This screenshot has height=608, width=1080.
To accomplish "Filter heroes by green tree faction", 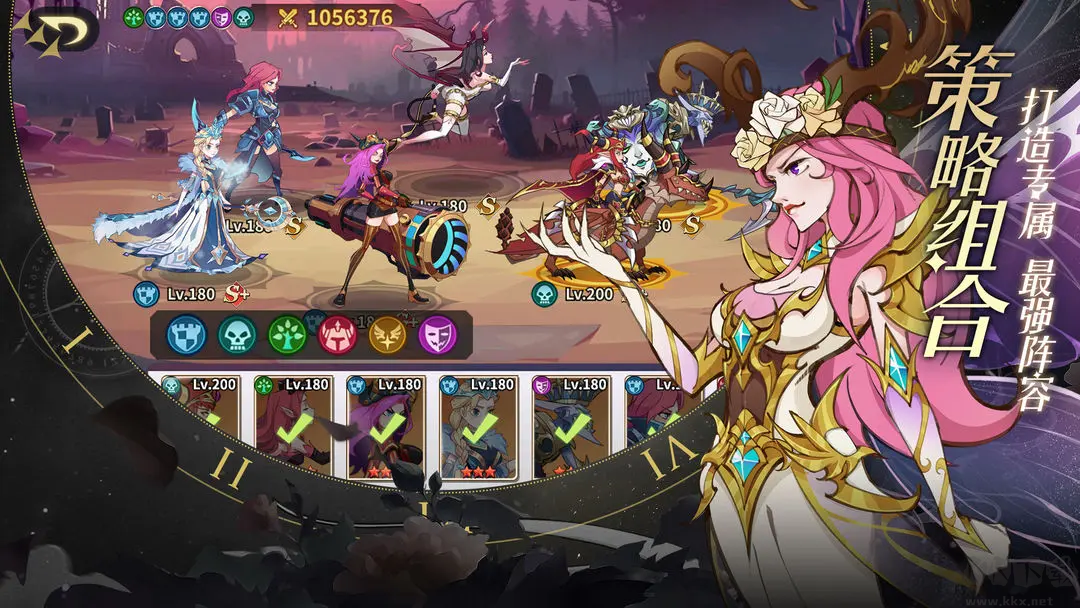I will (x=290, y=335).
